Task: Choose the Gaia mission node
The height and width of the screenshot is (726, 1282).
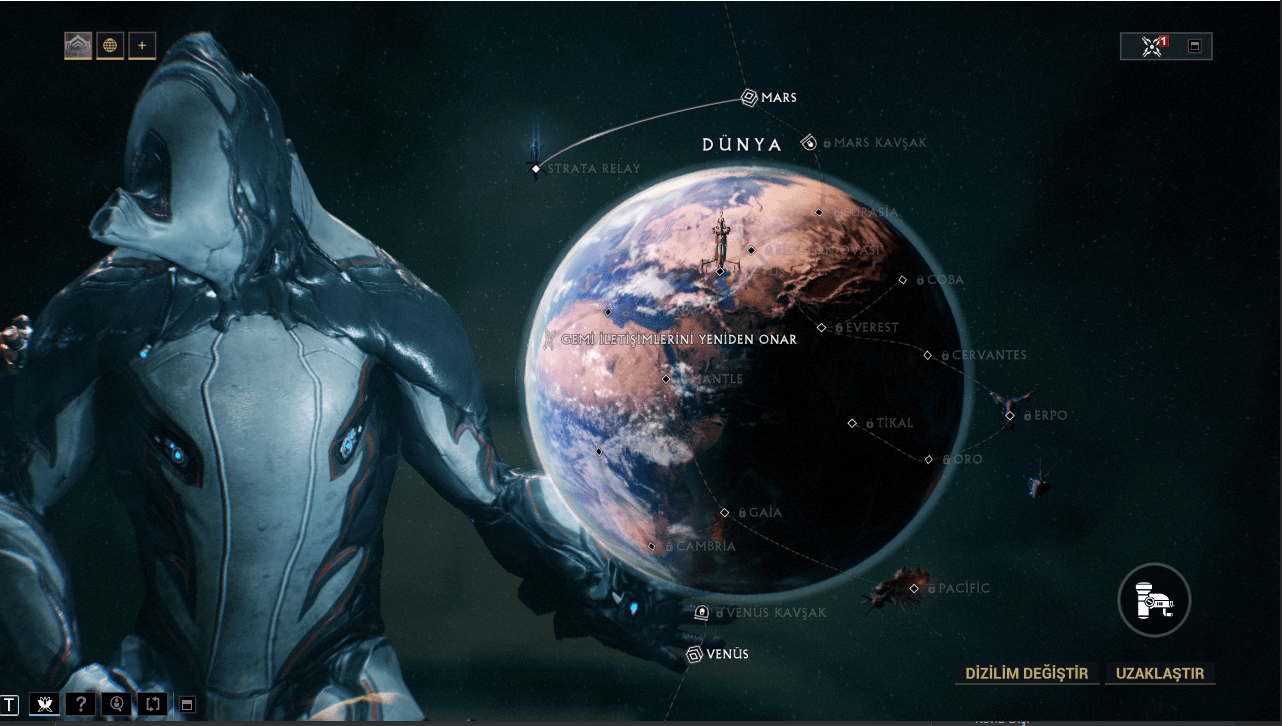Action: pos(725,512)
